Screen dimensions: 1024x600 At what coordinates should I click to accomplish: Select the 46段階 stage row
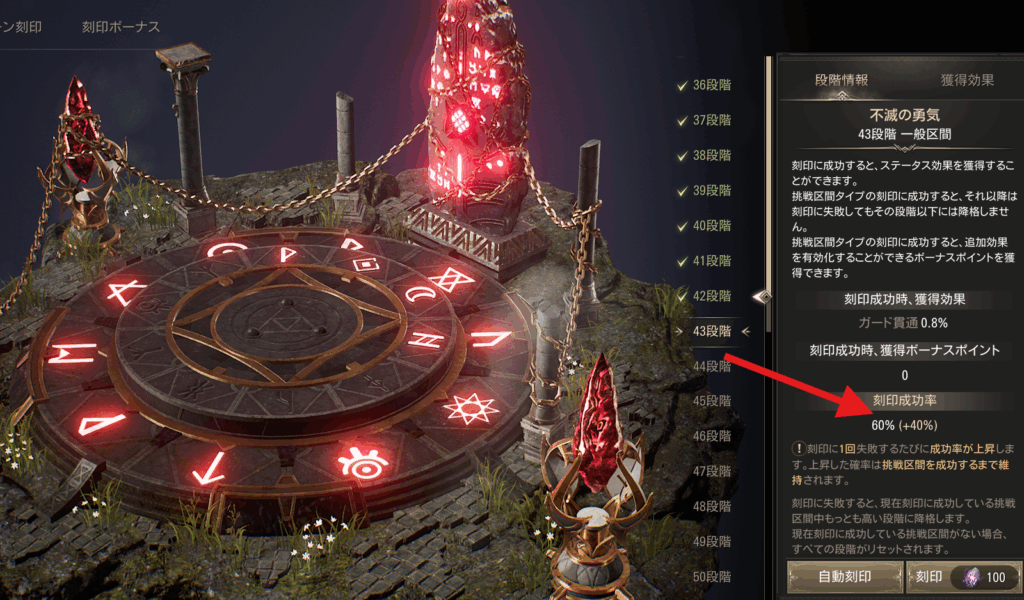tap(711, 436)
